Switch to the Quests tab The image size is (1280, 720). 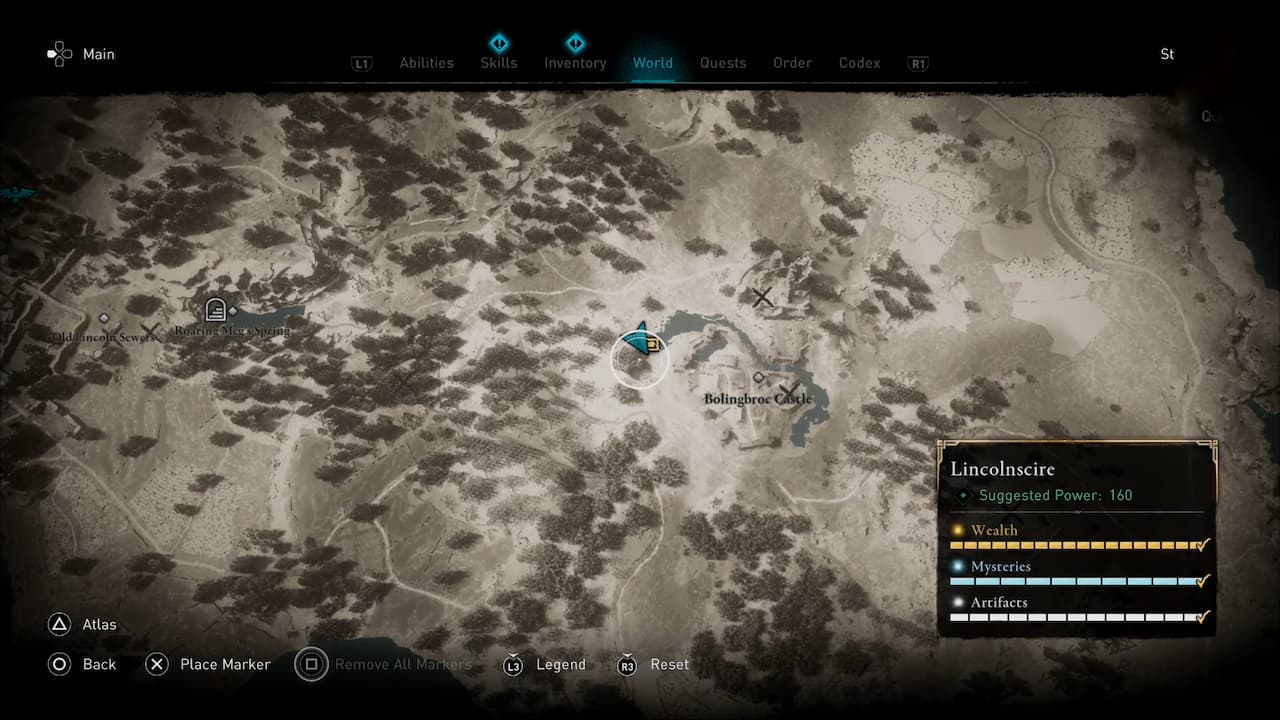coord(723,63)
